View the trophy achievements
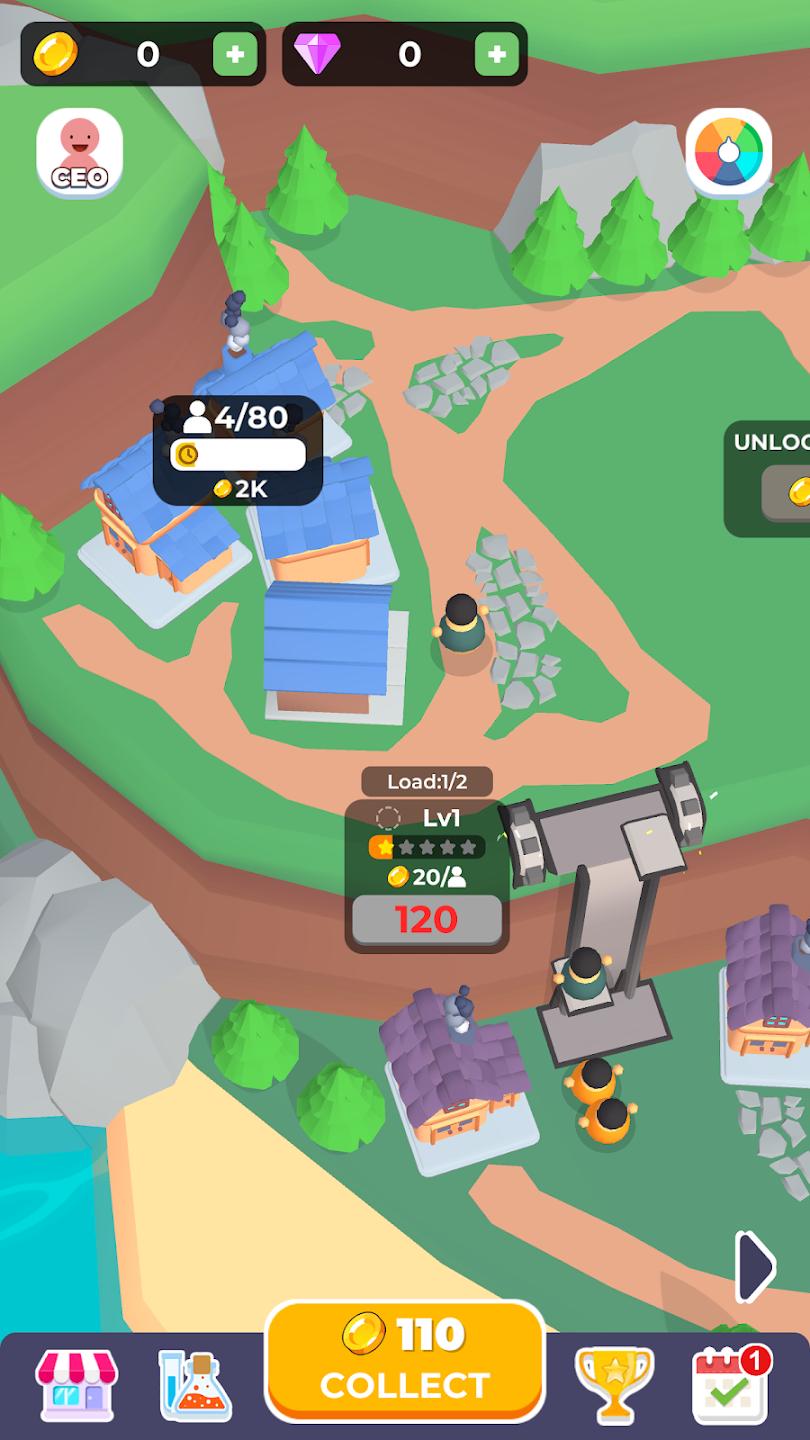This screenshot has height=1440, width=810. (x=614, y=1385)
